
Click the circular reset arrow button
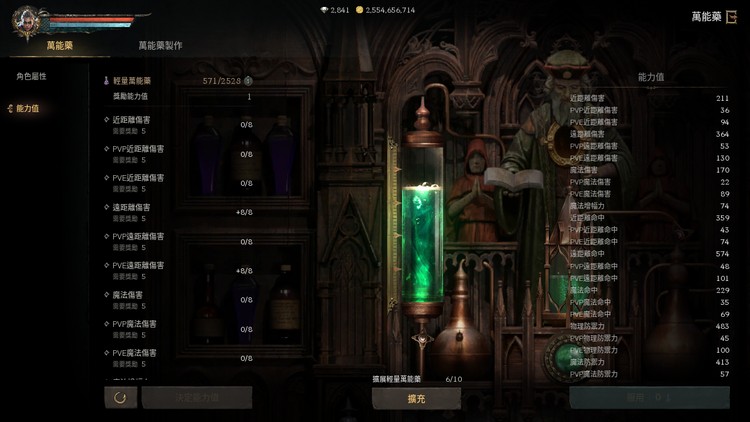click(120, 397)
